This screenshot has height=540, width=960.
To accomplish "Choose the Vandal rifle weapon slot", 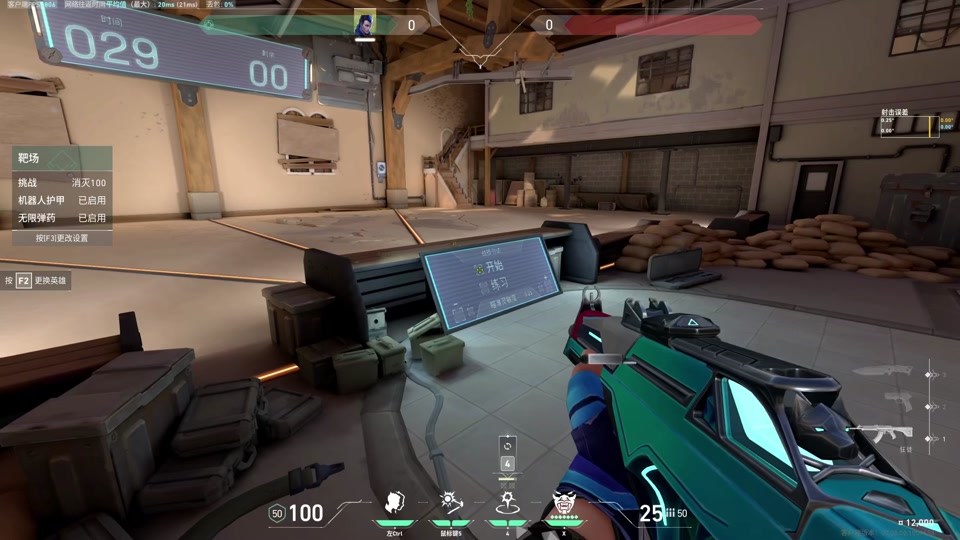I will [880, 435].
